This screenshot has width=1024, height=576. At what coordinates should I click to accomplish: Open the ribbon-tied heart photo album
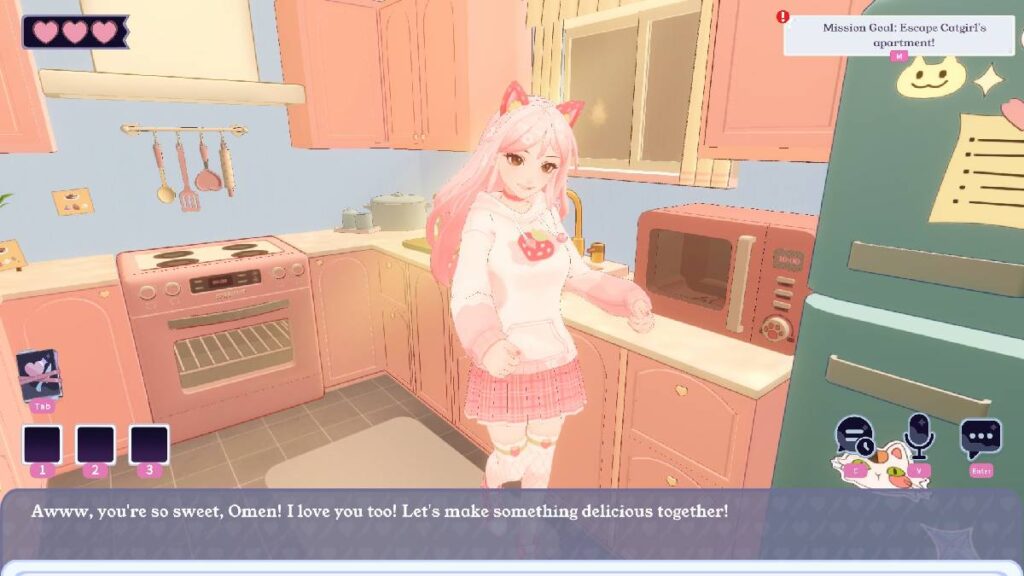click(x=41, y=375)
